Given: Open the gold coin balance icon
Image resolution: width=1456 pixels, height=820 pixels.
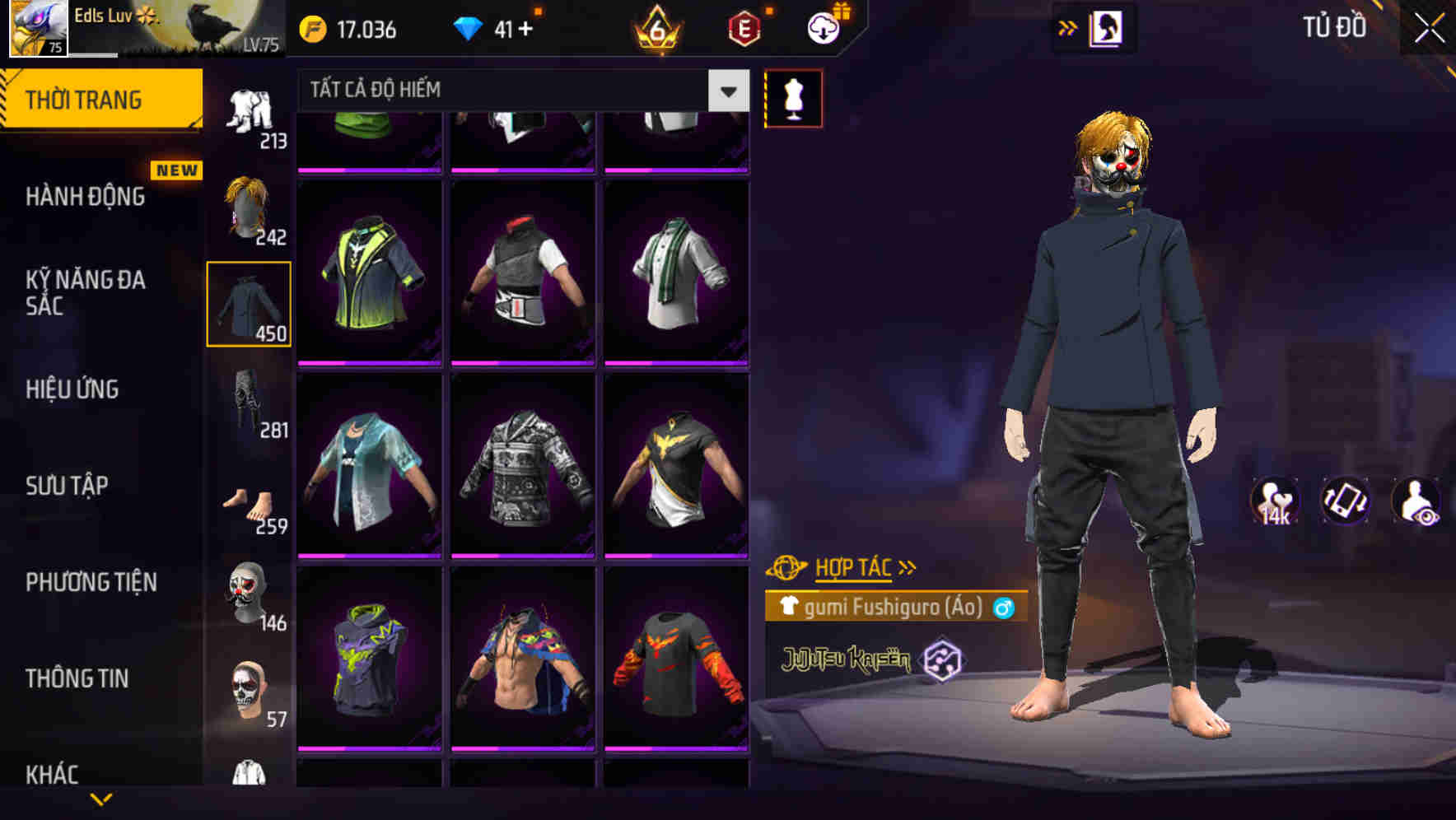Looking at the screenshot, I should click(311, 27).
